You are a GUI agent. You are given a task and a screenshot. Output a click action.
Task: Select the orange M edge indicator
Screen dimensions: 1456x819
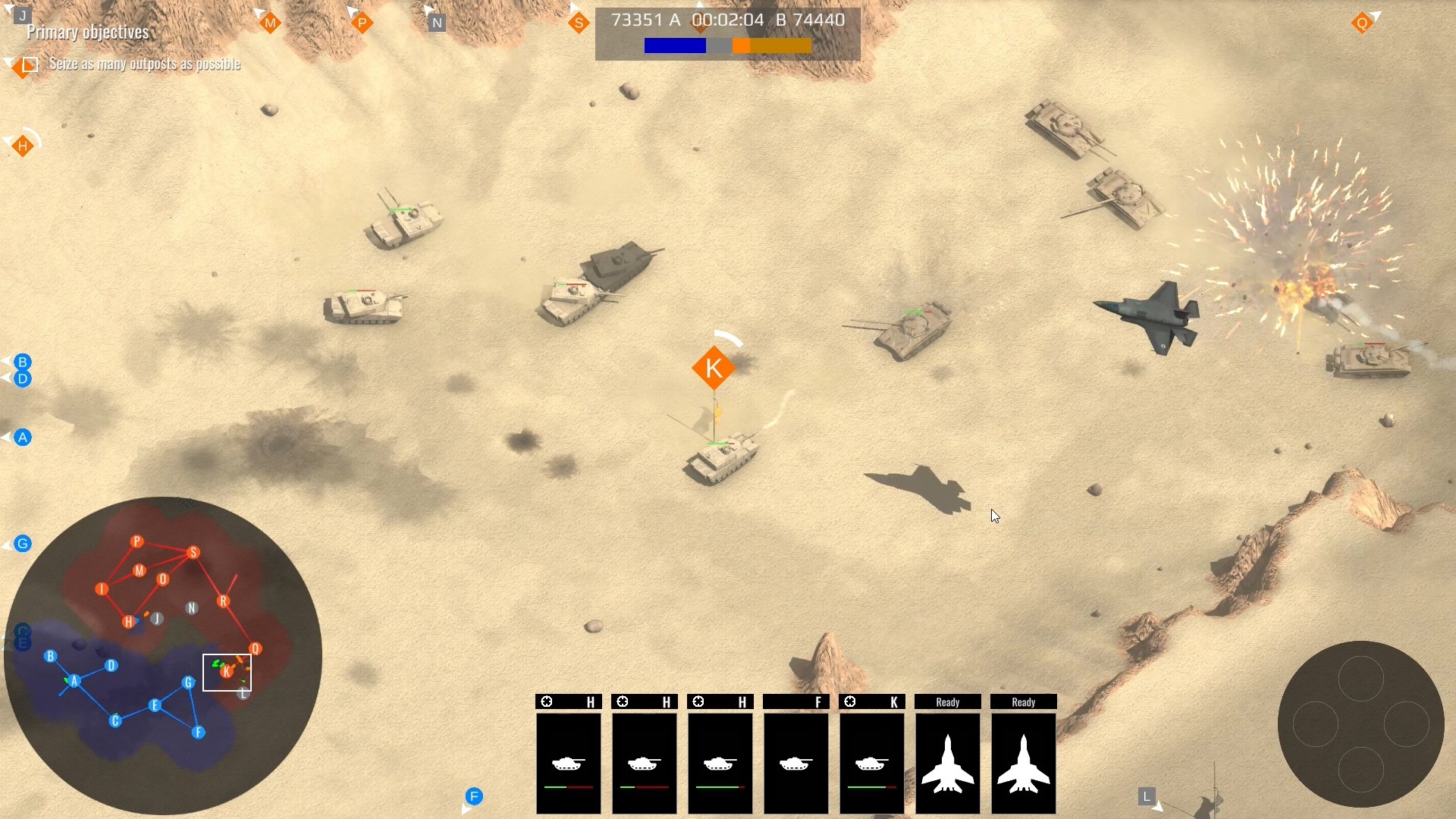[271, 24]
